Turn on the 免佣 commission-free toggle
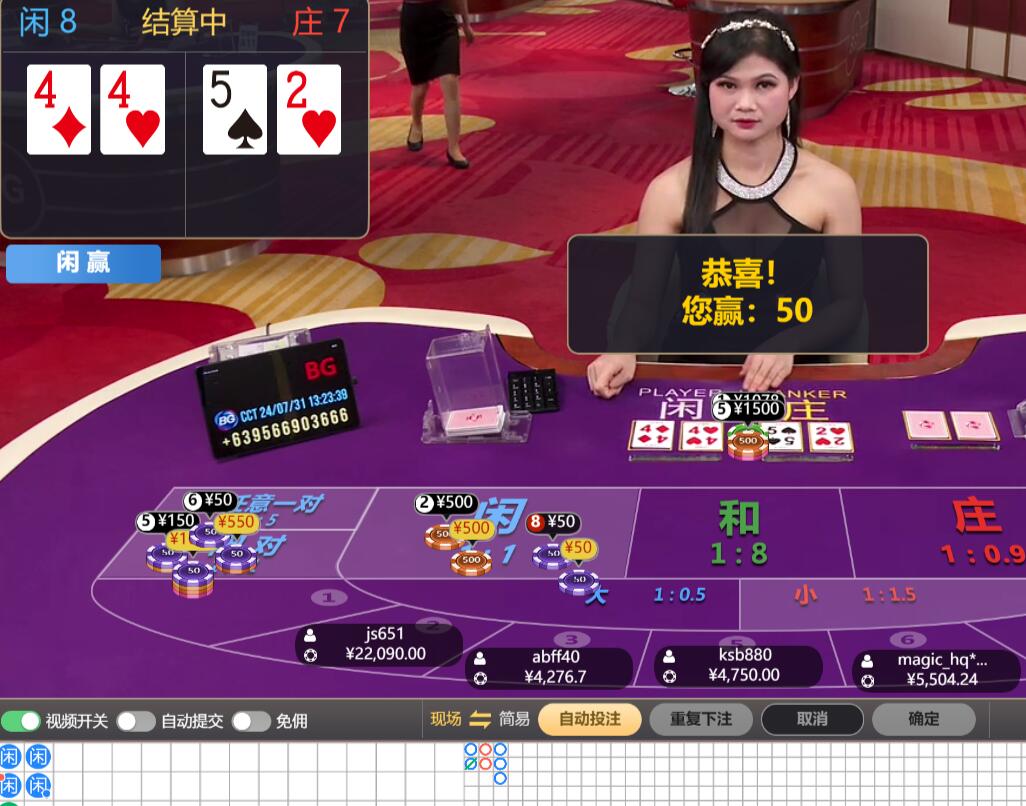Screen dimensions: 1026x806 (x=251, y=721)
